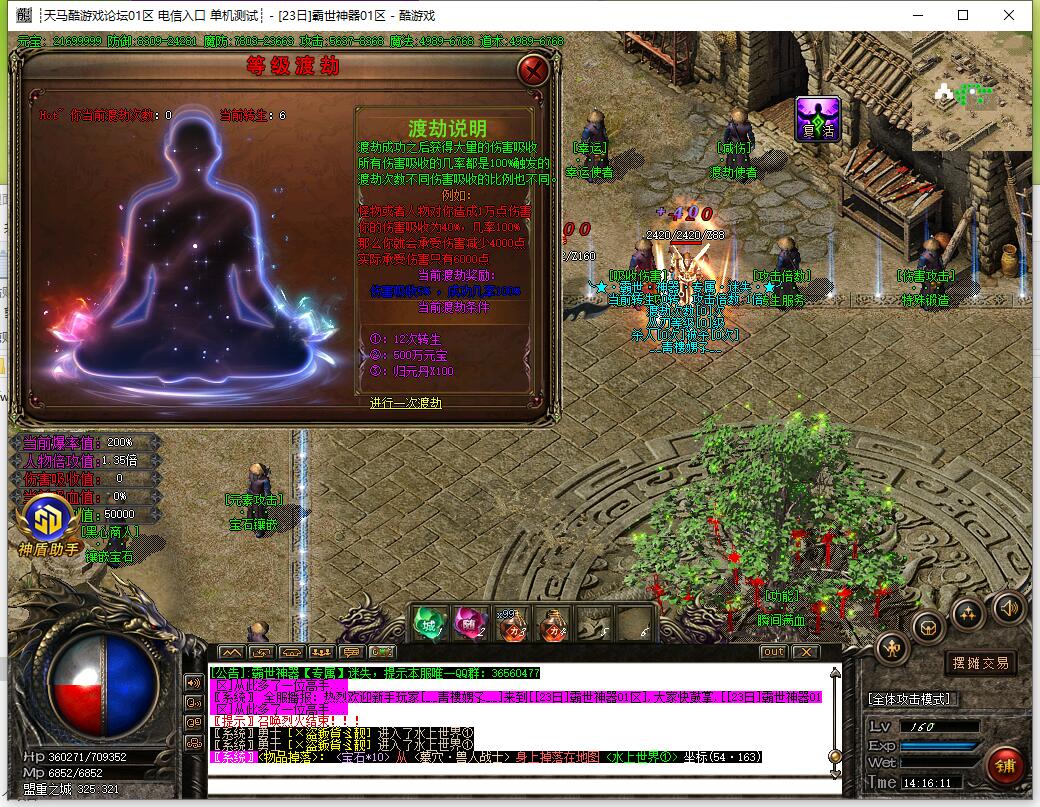Image resolution: width=1040 pixels, height=807 pixels.
Task: Open the bag box round button
Action: pyautogui.click(x=929, y=628)
